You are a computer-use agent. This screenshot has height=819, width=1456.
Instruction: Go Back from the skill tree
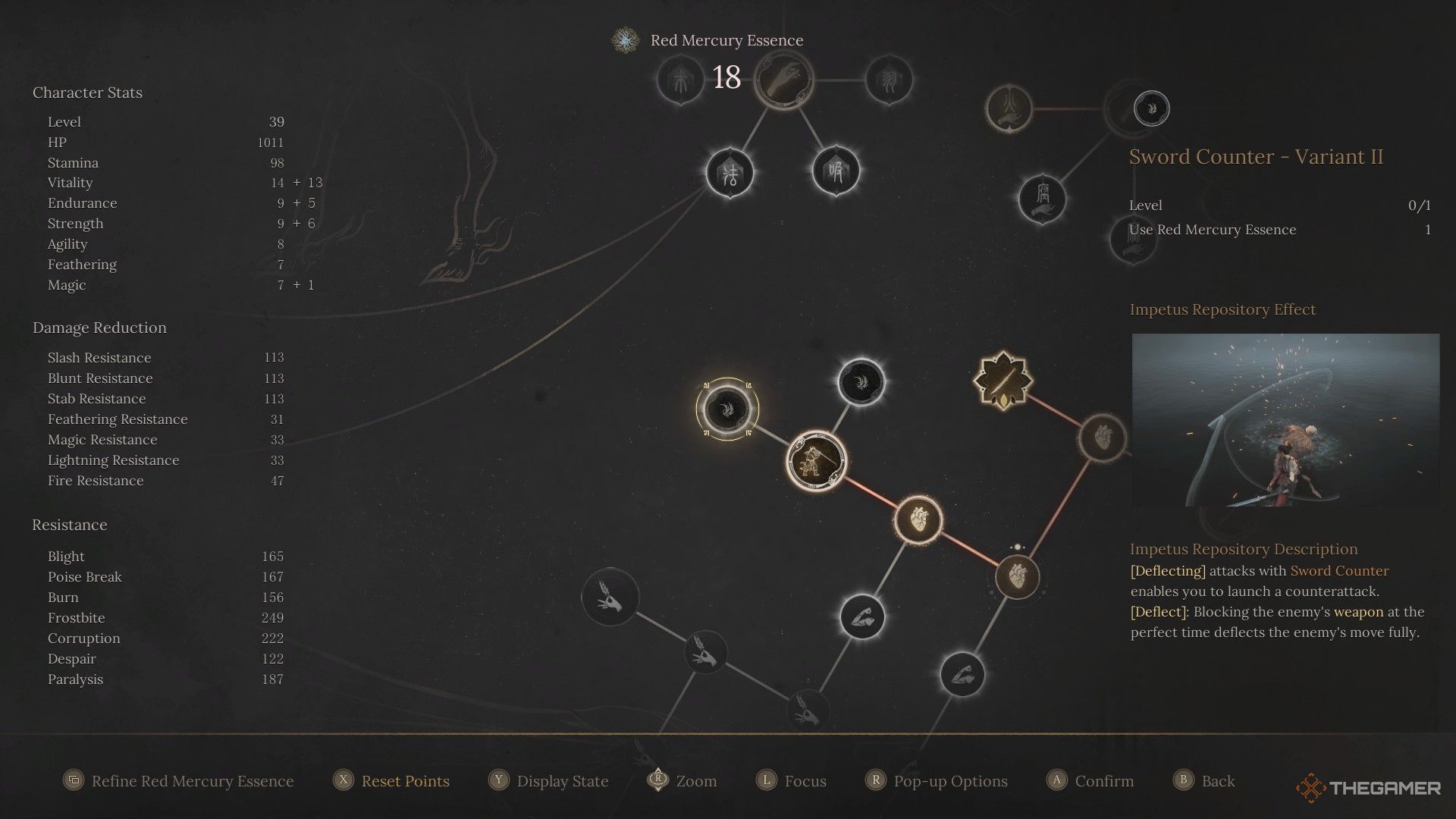coord(1217,781)
